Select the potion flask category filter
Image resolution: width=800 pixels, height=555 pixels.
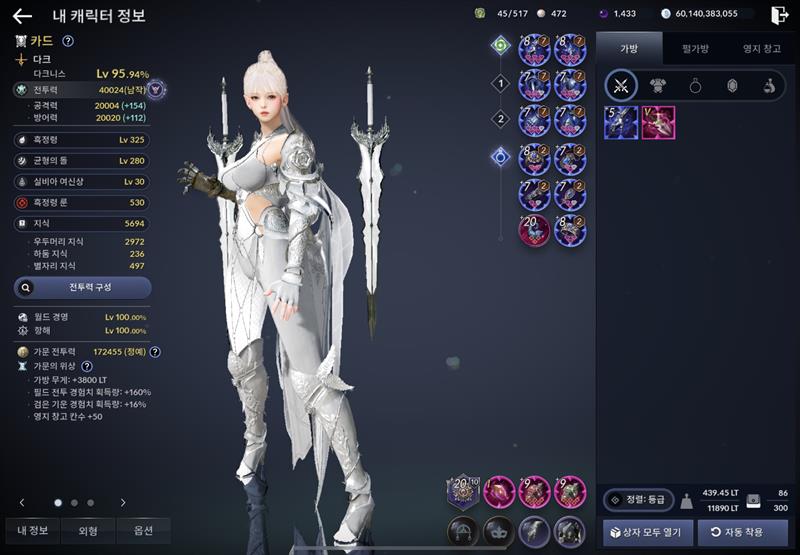coord(768,86)
